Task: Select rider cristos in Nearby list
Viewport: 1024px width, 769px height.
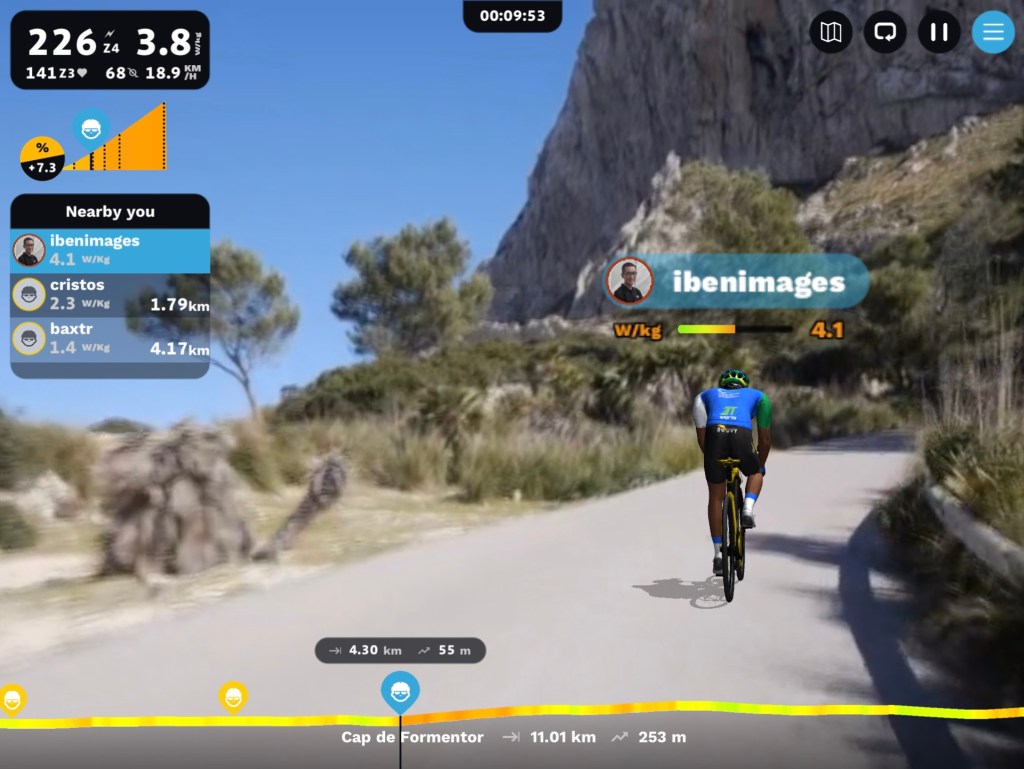Action: pyautogui.click(x=110, y=294)
